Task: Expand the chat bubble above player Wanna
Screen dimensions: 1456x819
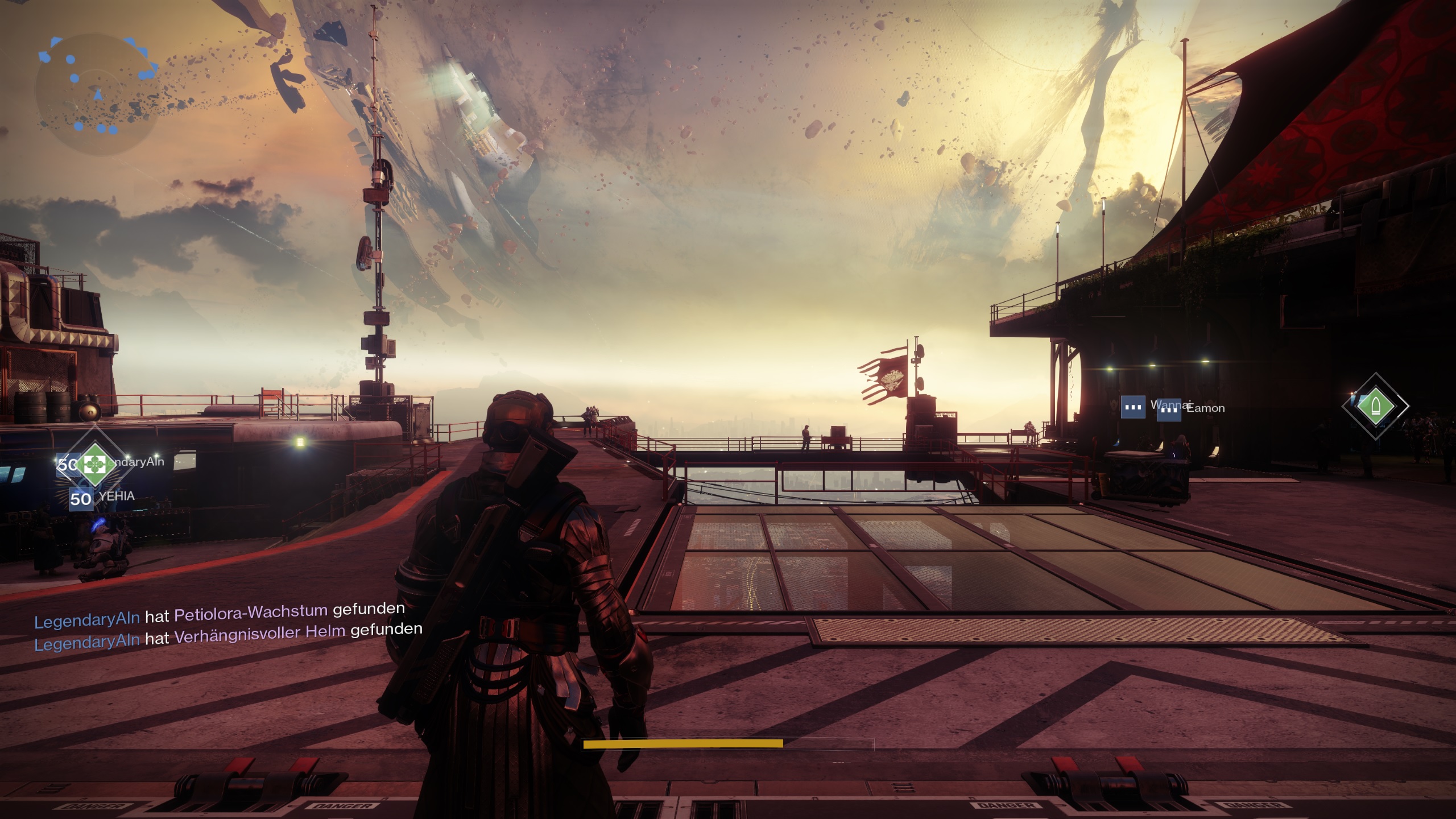Action: tap(1134, 408)
